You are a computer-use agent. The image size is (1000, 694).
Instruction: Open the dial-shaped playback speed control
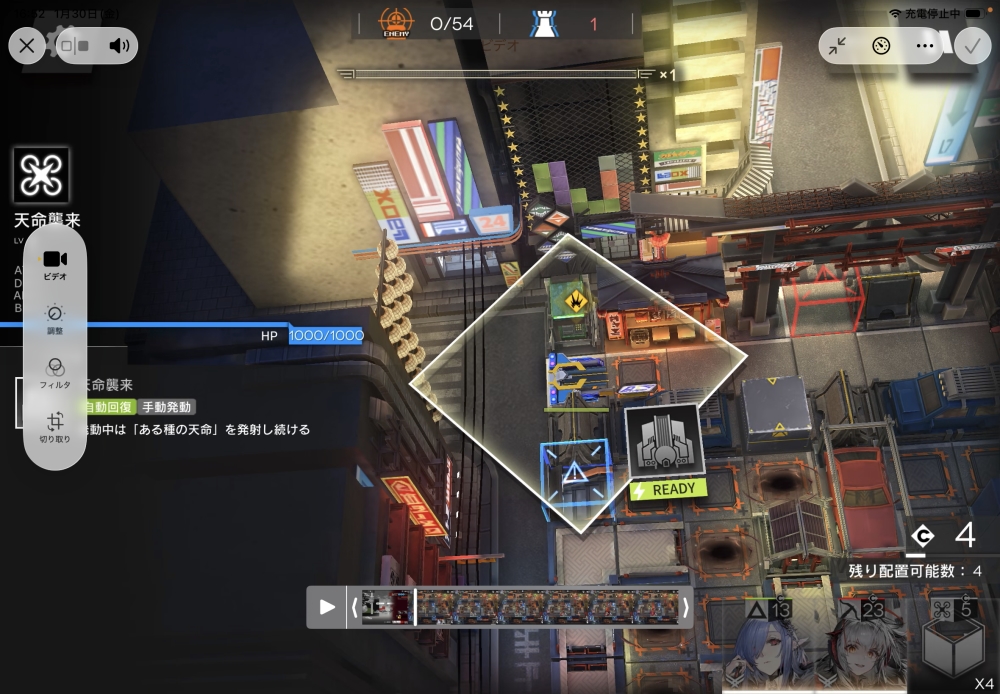[881, 46]
